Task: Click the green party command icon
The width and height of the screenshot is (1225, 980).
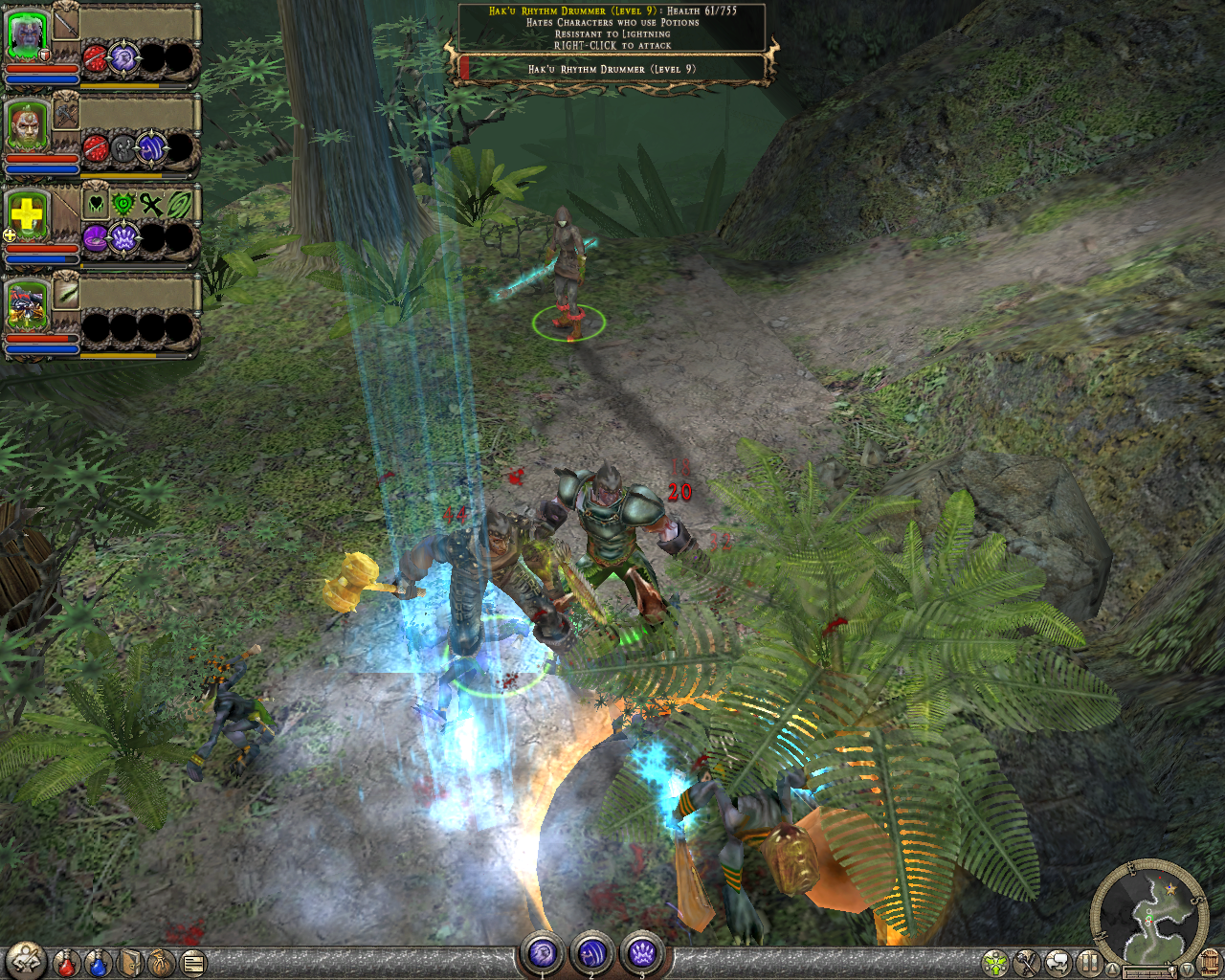Action: click(994, 962)
